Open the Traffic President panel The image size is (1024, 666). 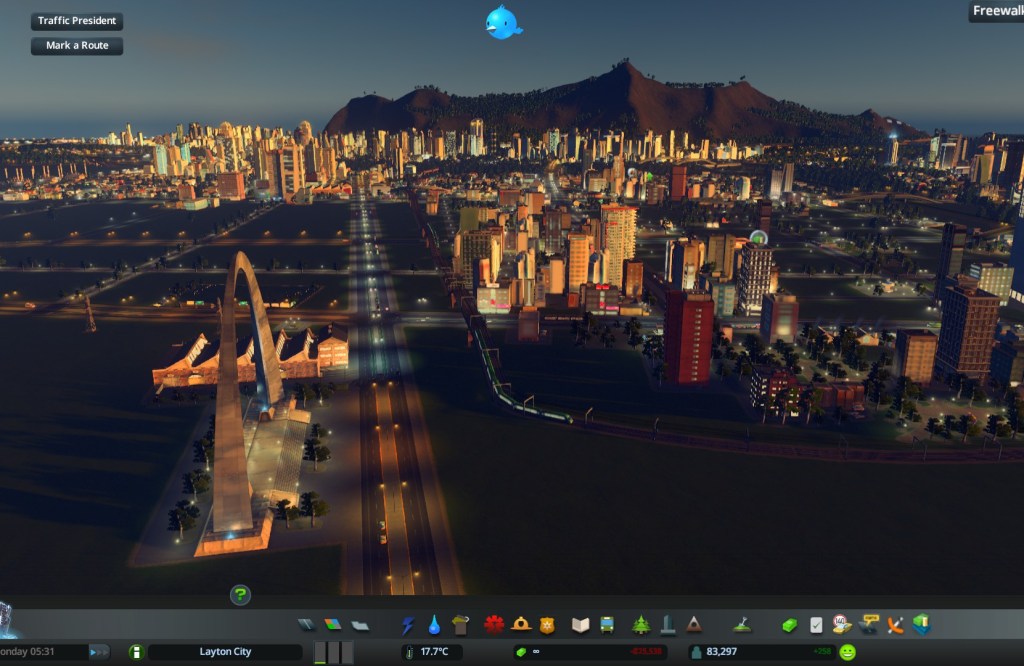point(77,21)
